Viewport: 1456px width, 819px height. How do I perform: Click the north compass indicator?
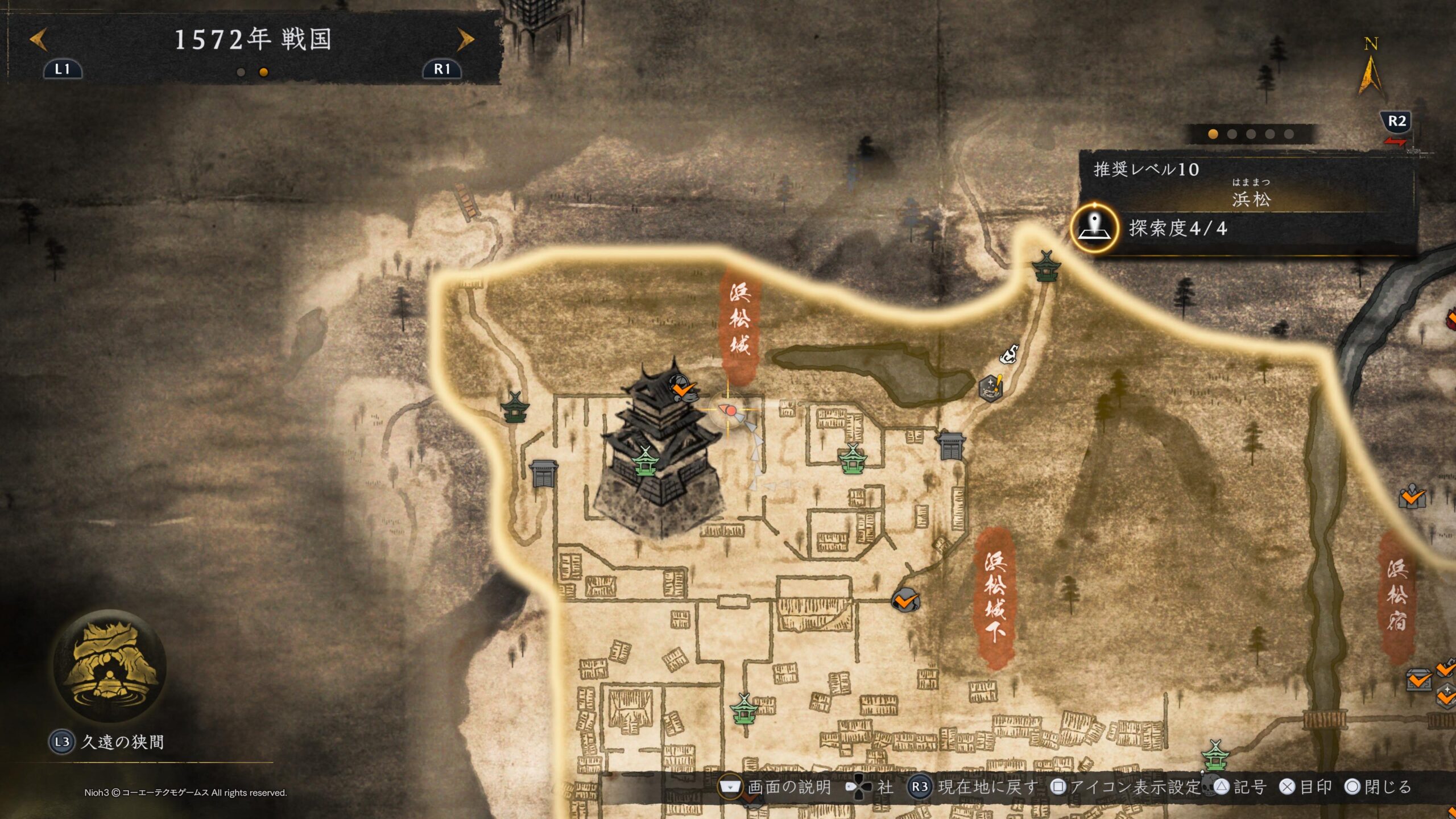click(x=1370, y=68)
